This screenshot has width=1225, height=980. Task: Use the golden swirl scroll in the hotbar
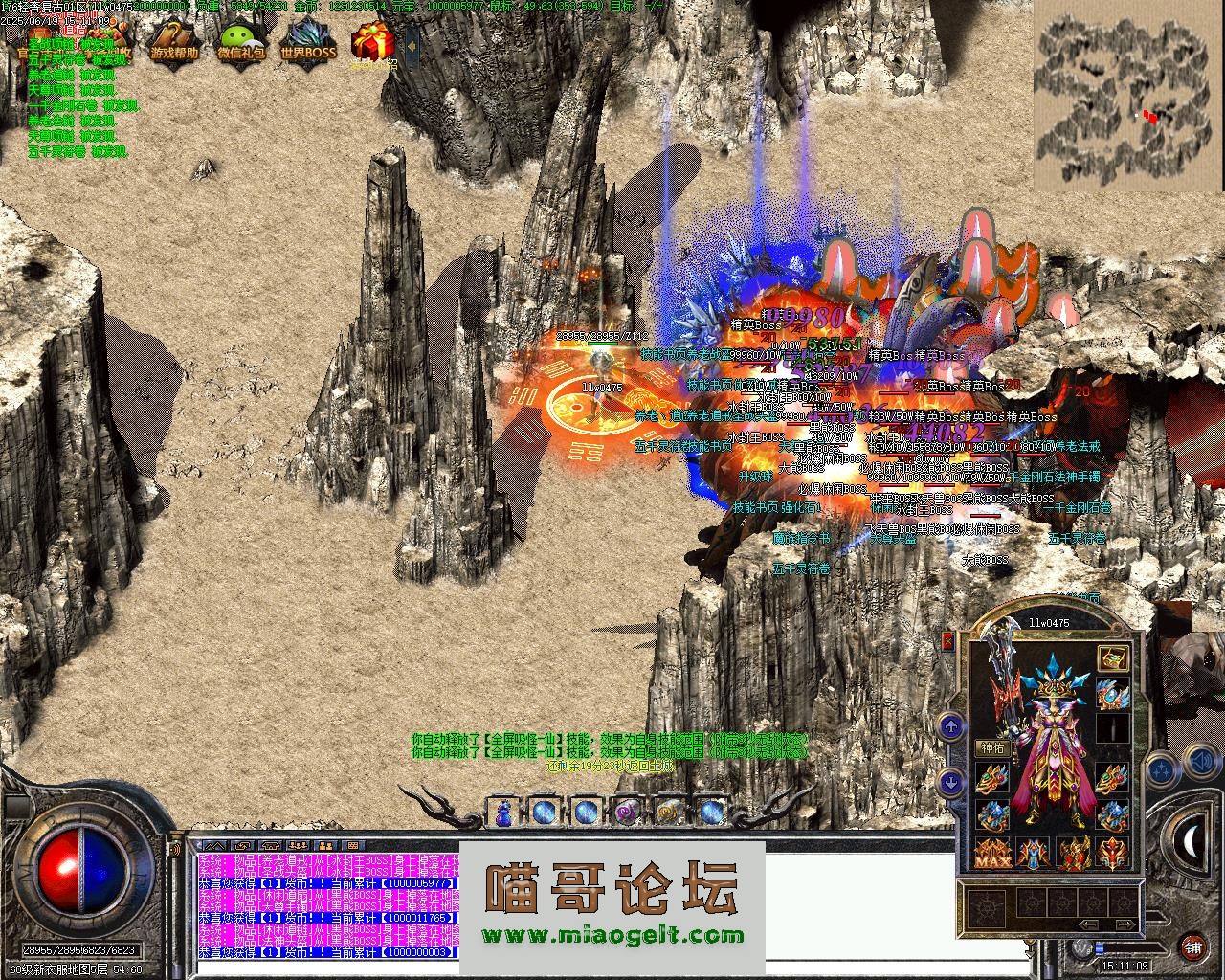pyautogui.click(x=669, y=813)
